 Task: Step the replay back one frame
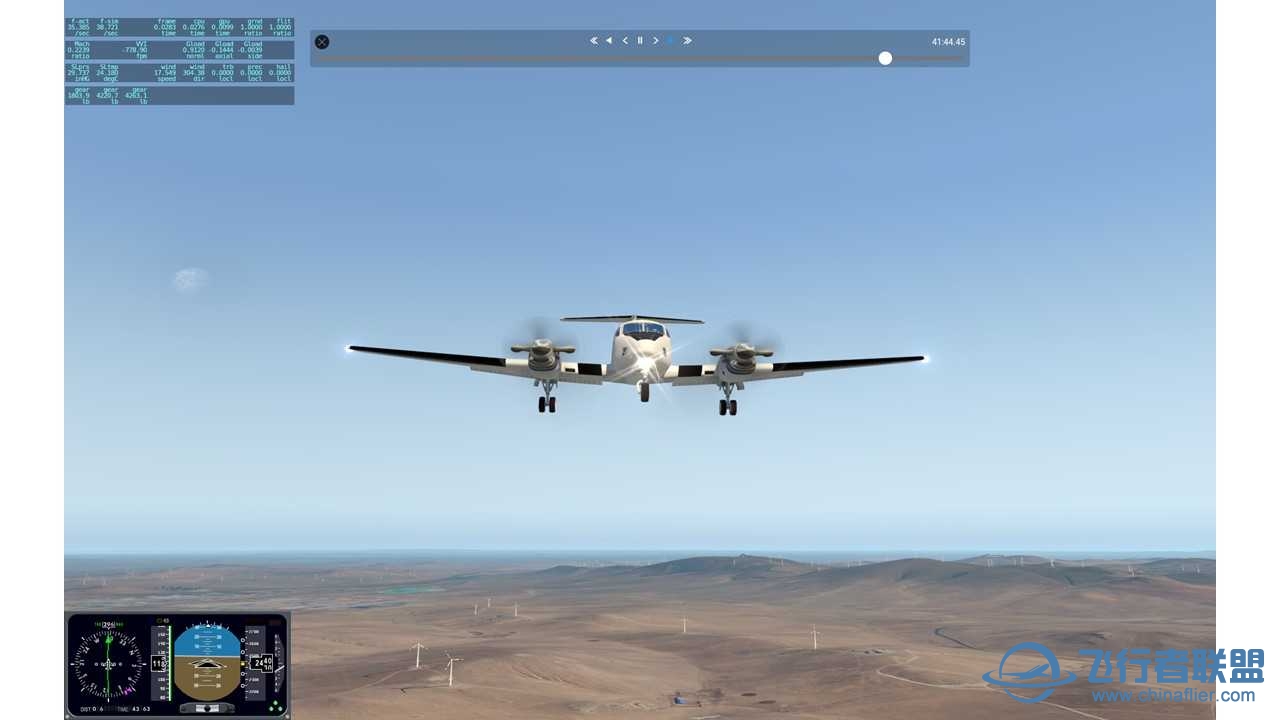625,41
